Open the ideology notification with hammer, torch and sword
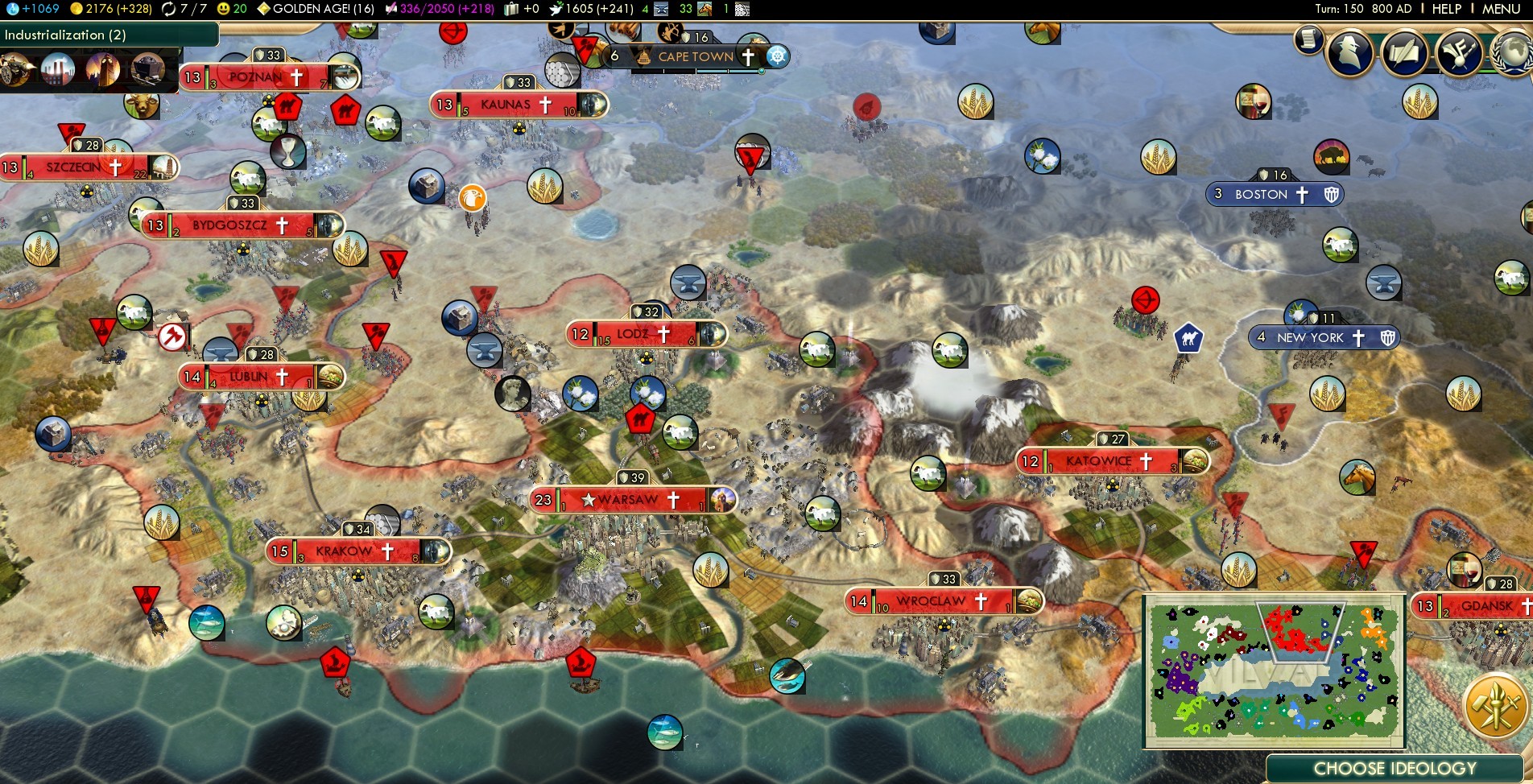The width and height of the screenshot is (1533, 784). click(x=1495, y=706)
